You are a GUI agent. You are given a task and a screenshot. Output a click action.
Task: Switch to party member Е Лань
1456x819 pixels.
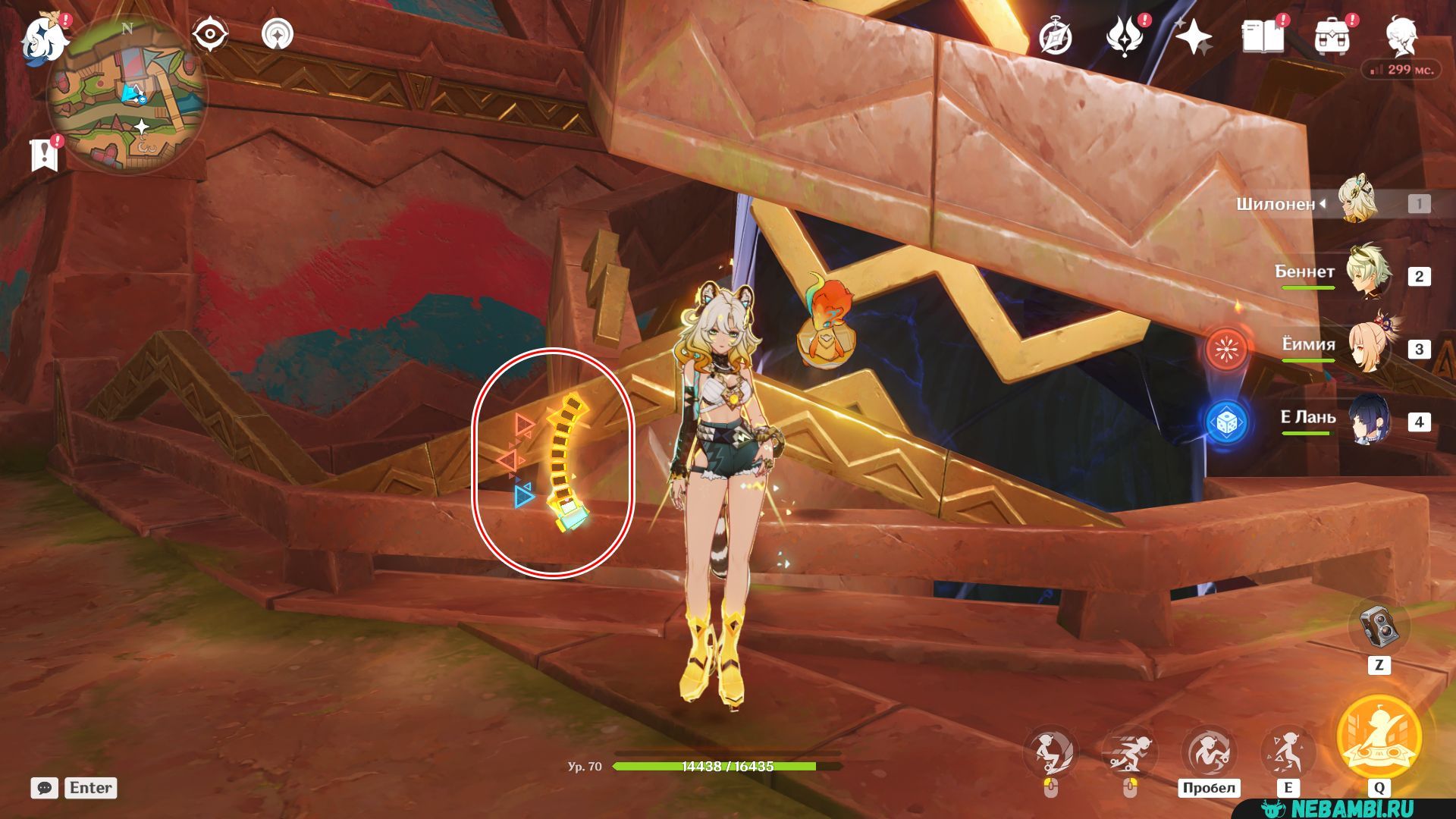pos(1368,420)
